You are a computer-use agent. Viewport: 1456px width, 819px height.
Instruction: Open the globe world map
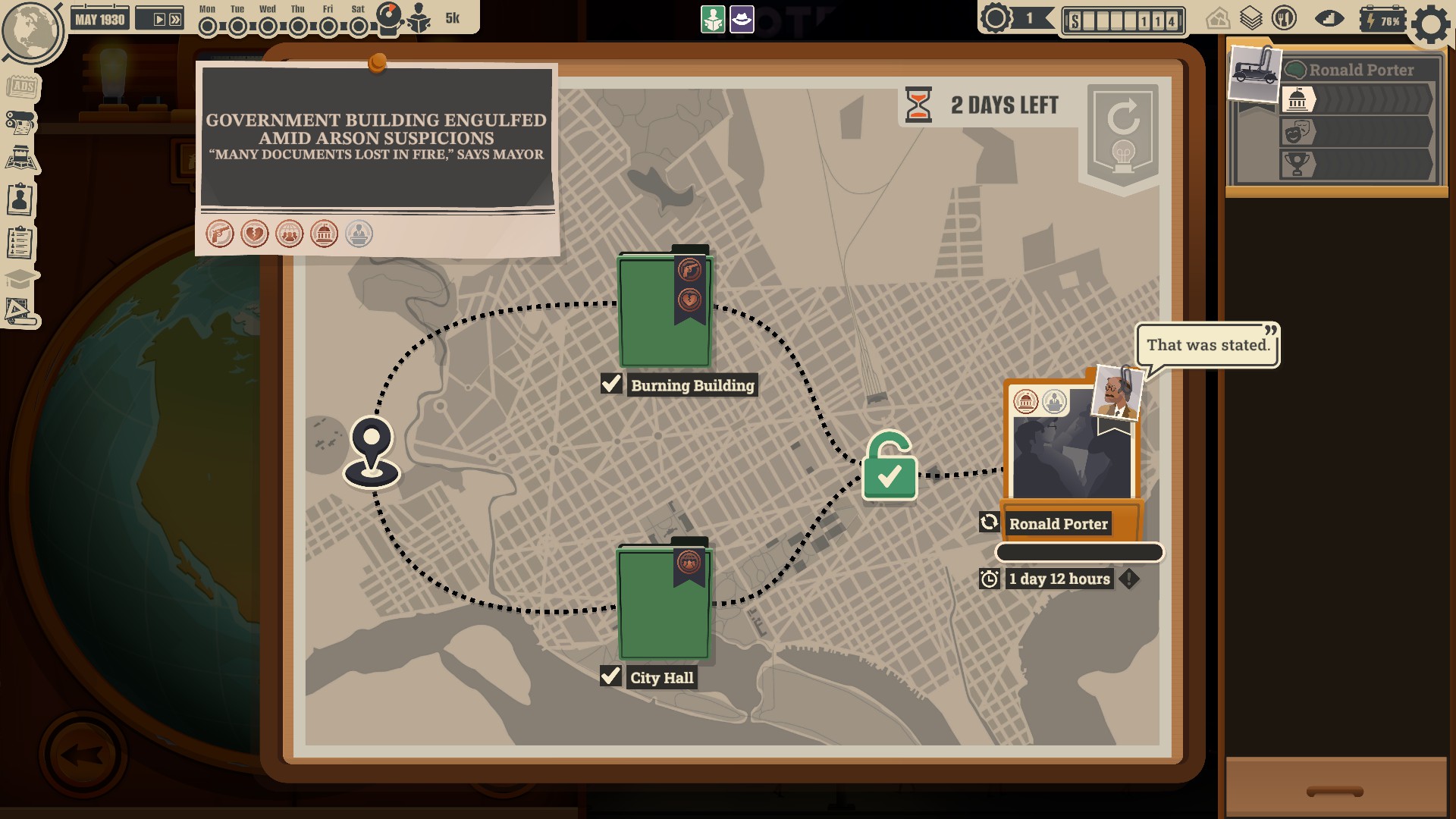tap(32, 30)
